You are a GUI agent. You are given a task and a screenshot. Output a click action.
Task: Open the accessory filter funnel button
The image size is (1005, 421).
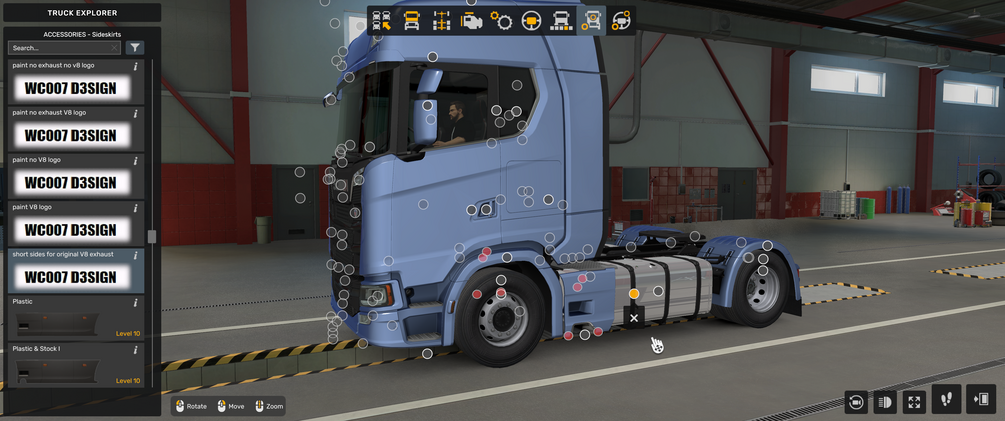coord(135,47)
